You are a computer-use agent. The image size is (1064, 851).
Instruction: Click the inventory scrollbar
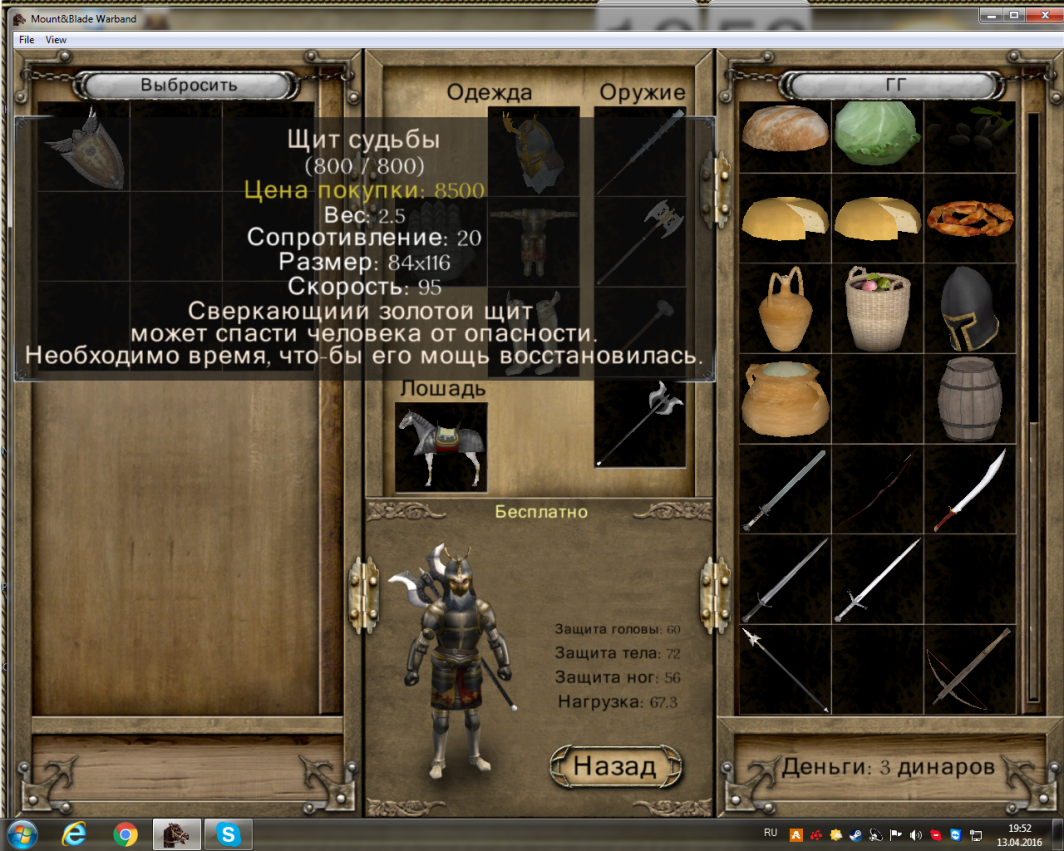click(x=1033, y=400)
